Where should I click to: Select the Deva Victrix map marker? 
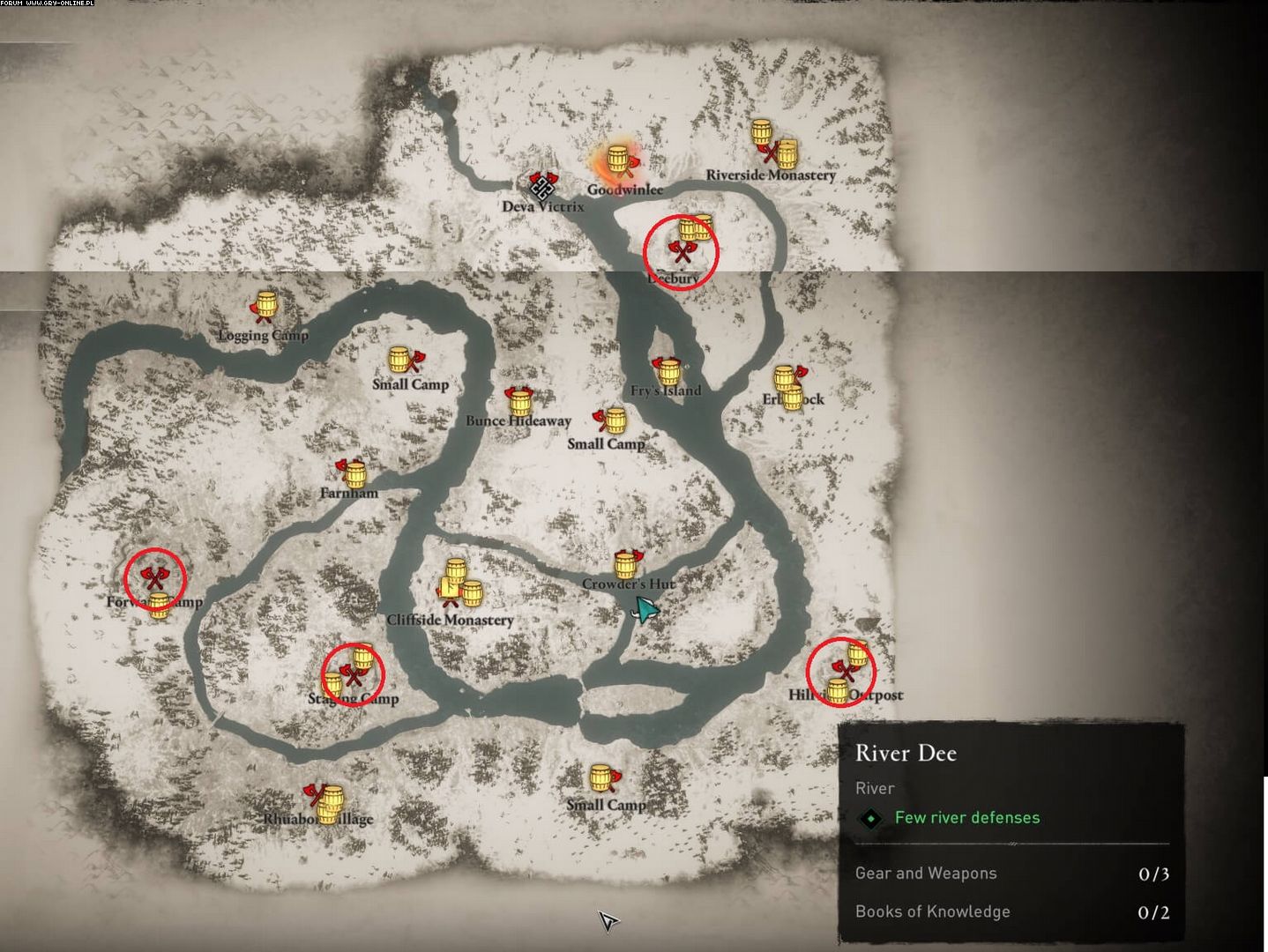543,186
